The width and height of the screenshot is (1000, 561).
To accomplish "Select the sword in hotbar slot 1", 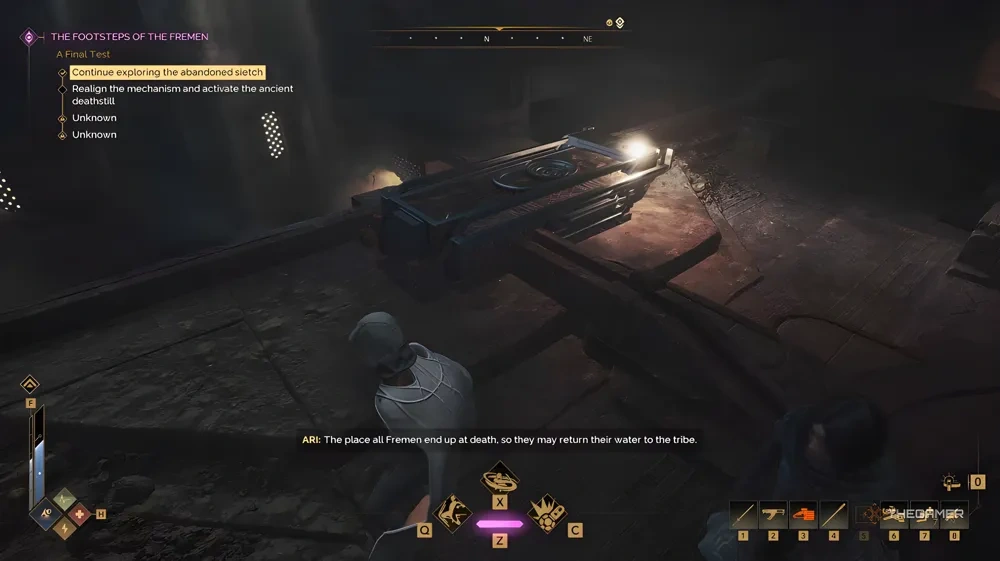I will click(743, 514).
